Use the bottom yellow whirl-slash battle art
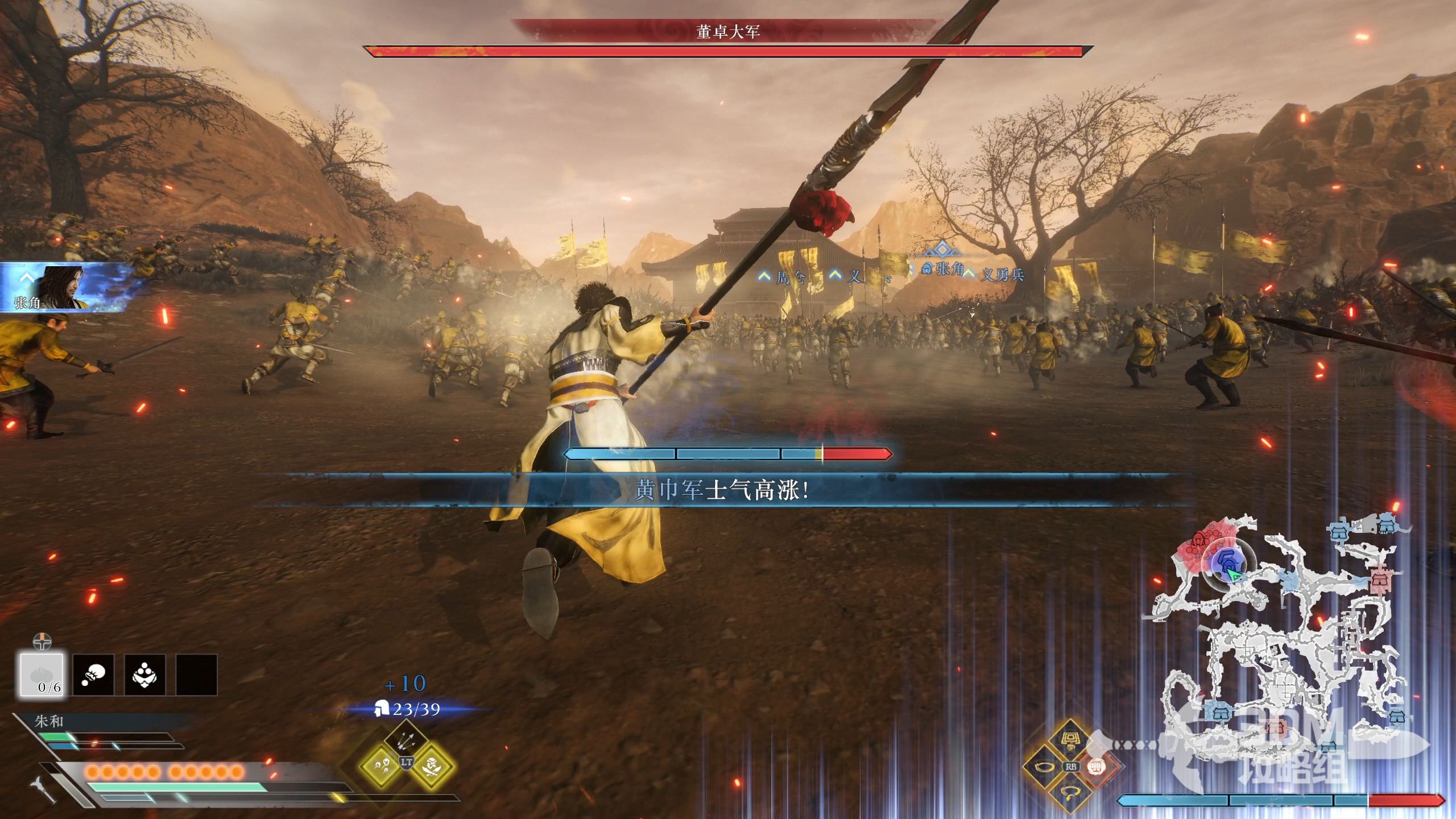The height and width of the screenshot is (819, 1456). pos(1070,792)
